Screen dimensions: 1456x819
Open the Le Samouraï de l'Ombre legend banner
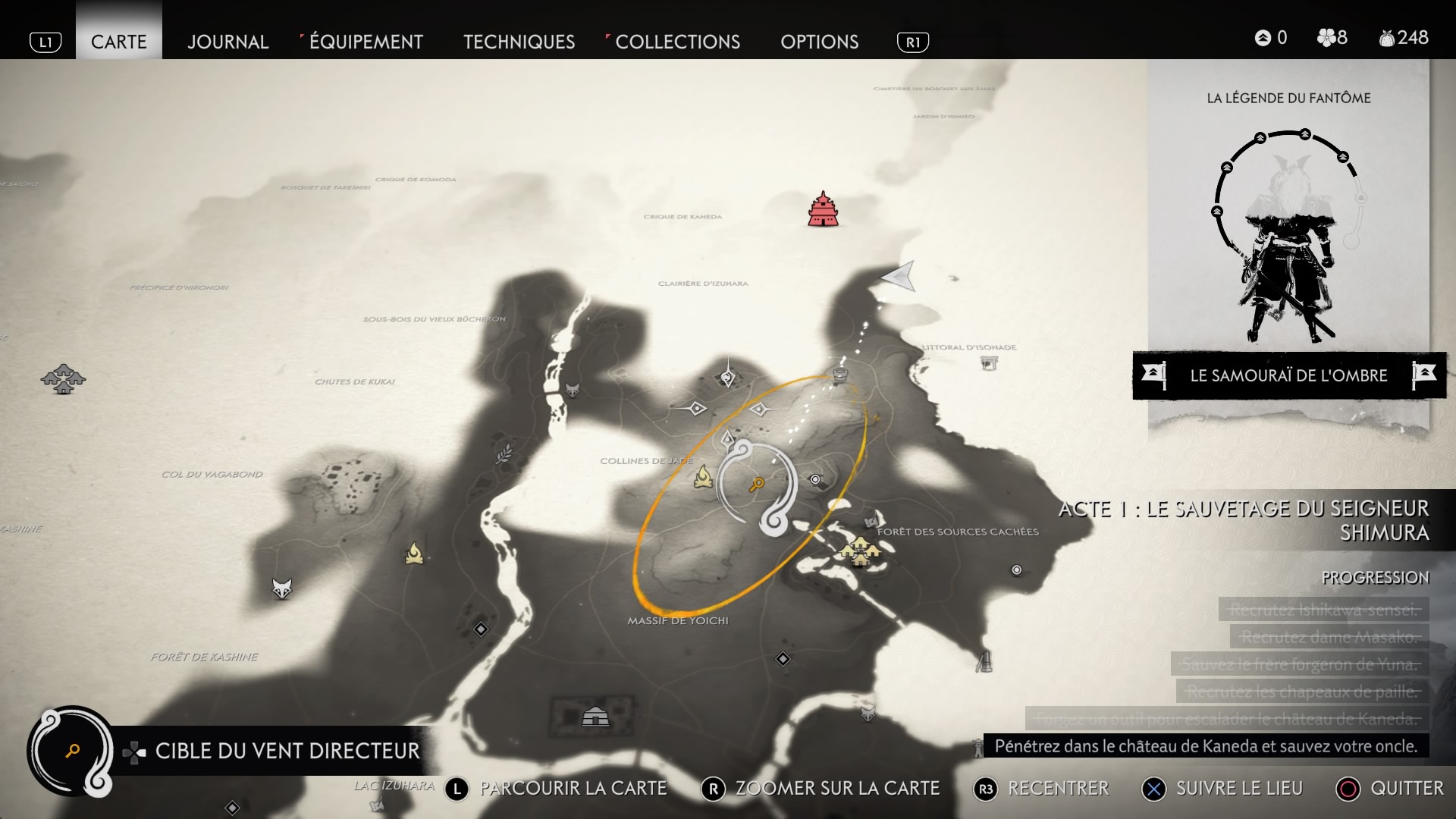pyautogui.click(x=1288, y=375)
